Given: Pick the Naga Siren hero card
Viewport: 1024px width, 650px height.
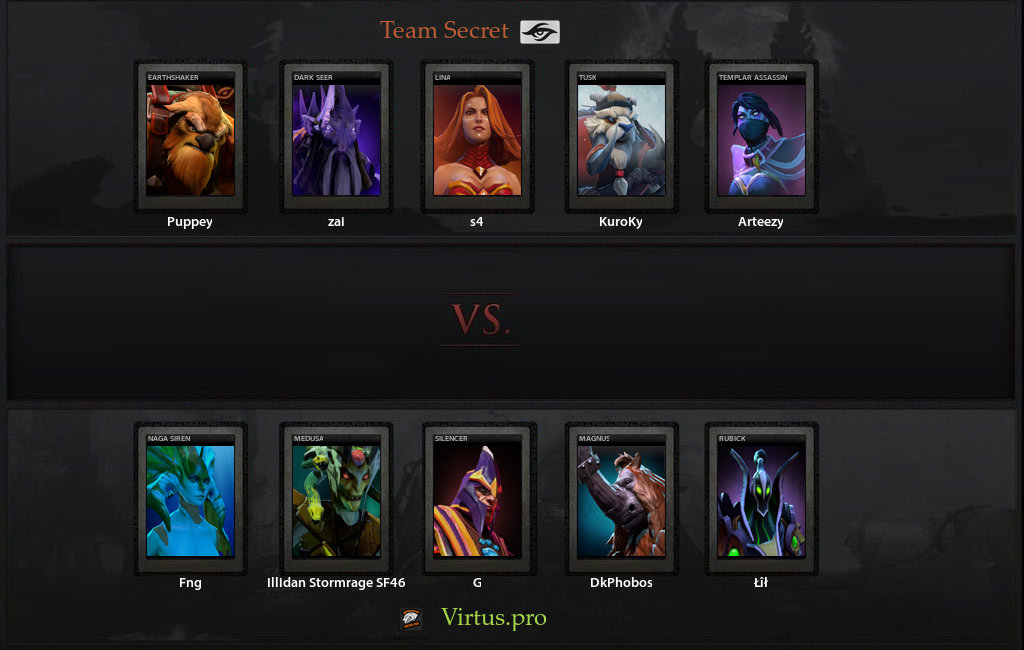Looking at the screenshot, I should click(x=190, y=499).
